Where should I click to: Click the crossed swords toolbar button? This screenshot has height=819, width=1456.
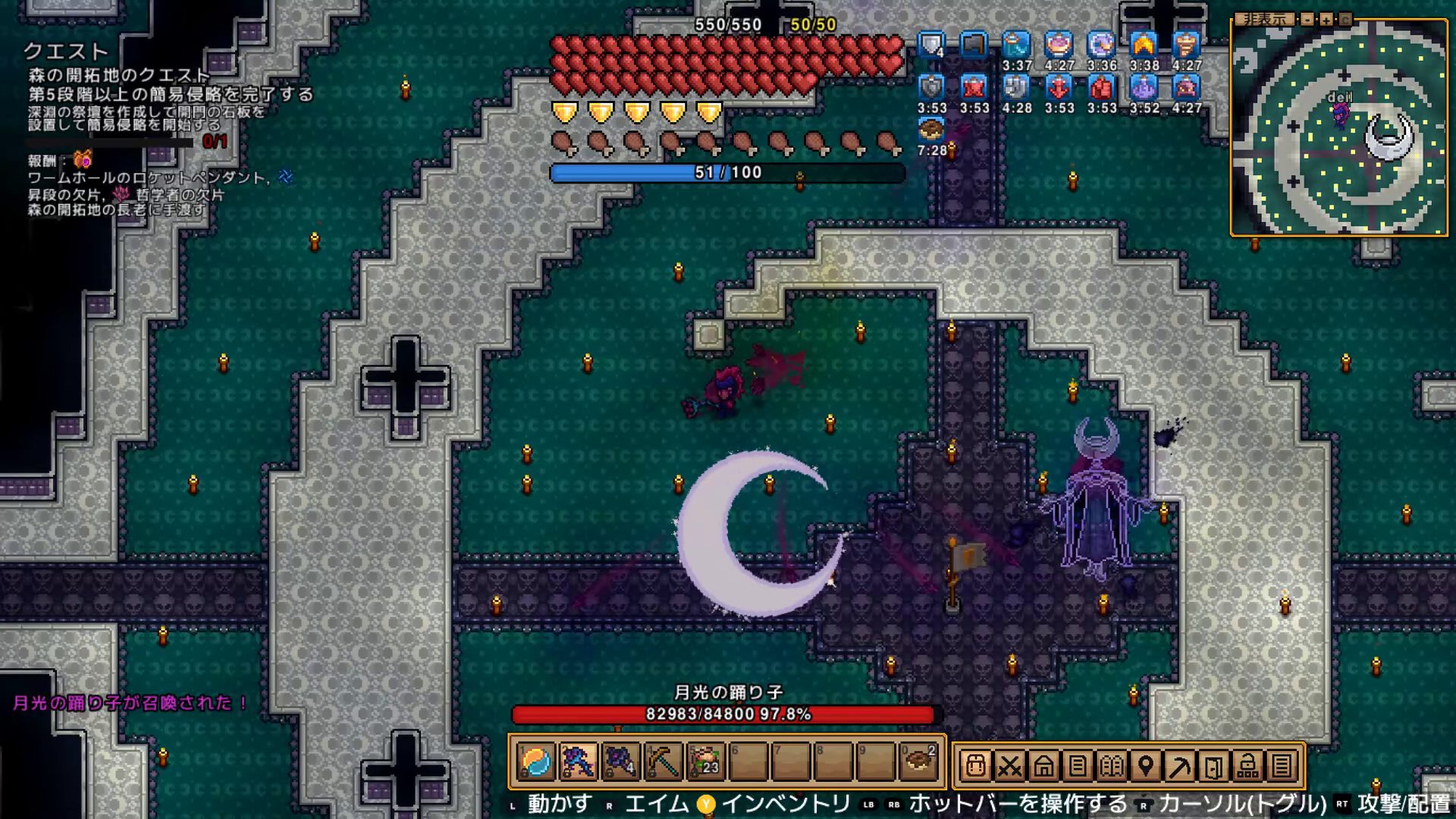[x=1009, y=766]
